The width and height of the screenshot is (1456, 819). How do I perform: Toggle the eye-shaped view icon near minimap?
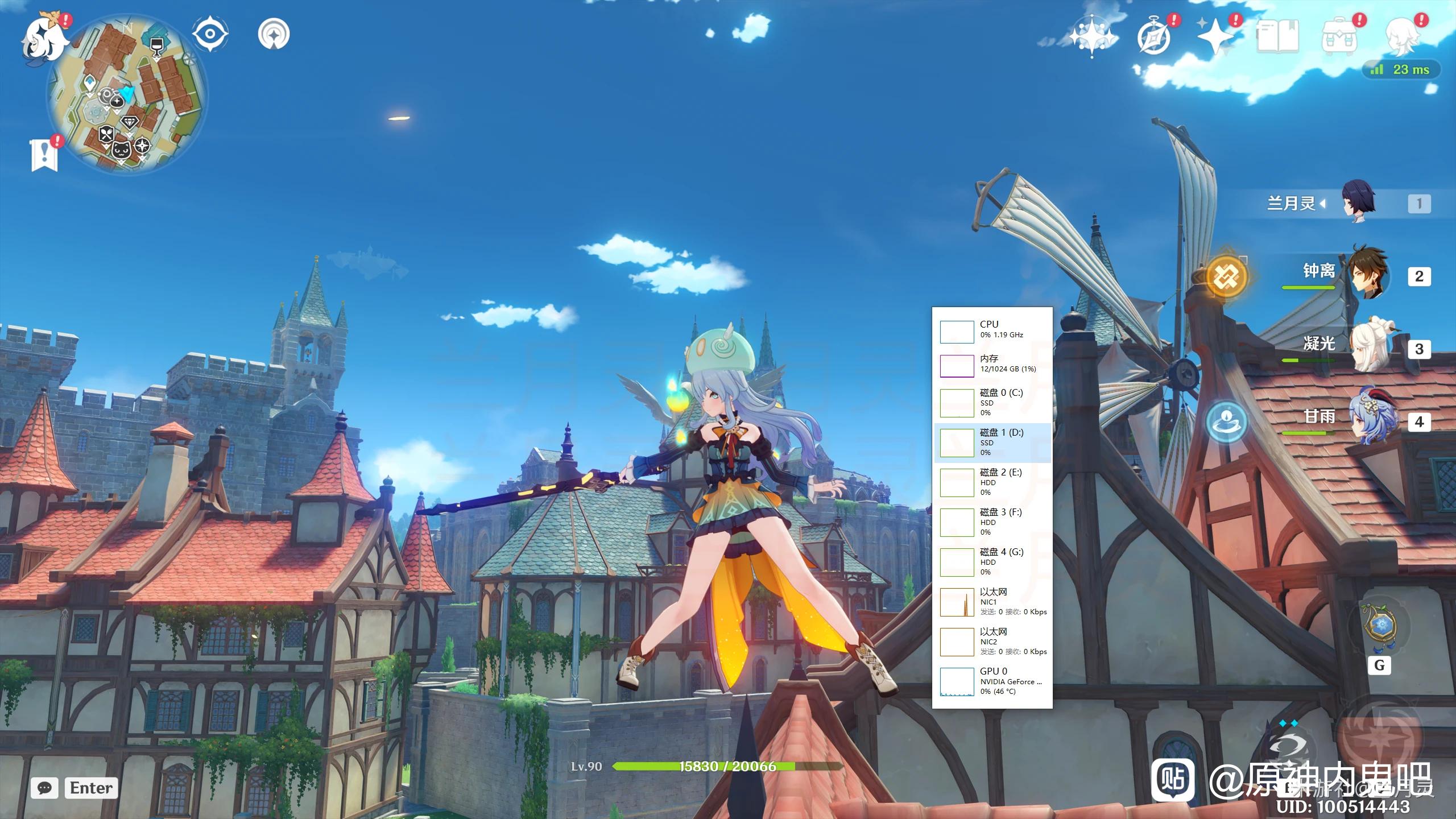tap(210, 34)
